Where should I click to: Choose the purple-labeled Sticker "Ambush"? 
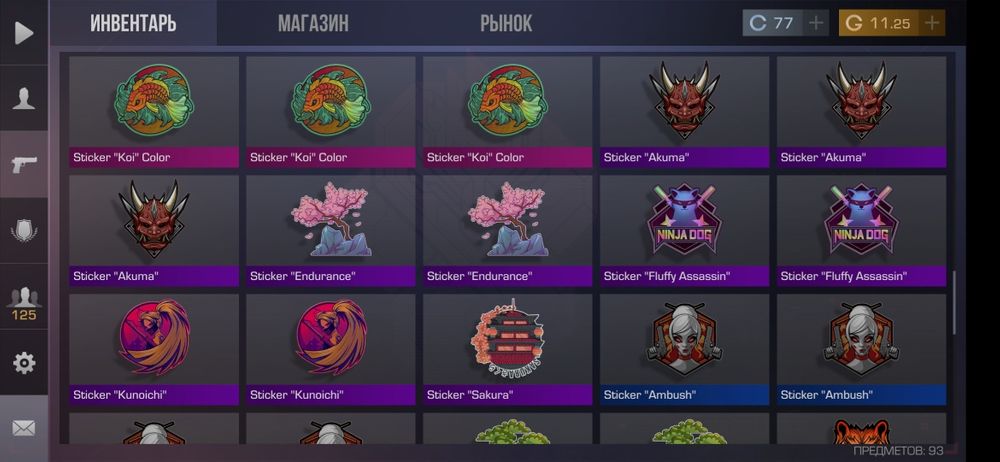684,348
